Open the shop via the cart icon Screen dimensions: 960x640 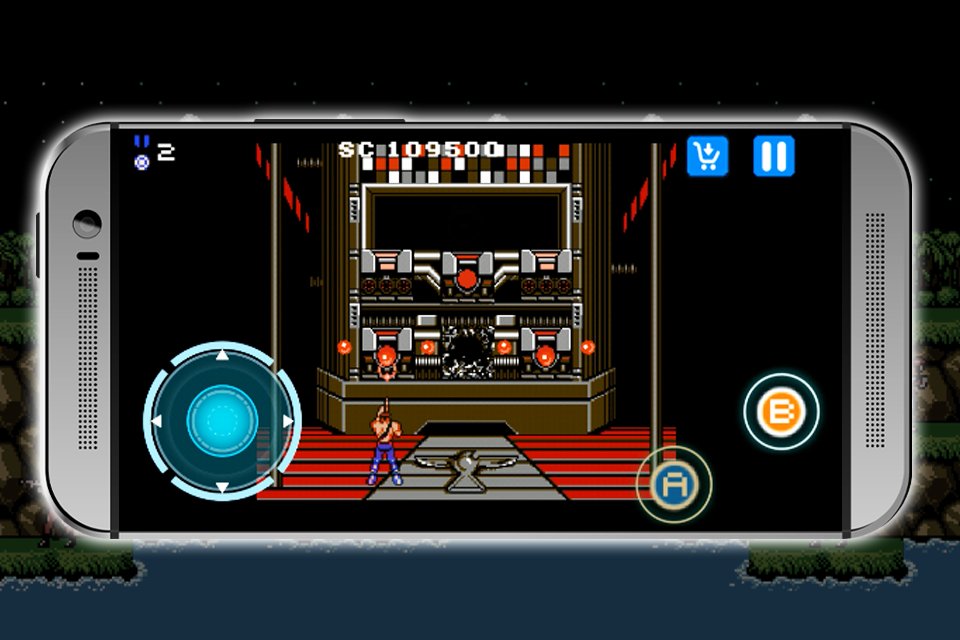[x=707, y=156]
